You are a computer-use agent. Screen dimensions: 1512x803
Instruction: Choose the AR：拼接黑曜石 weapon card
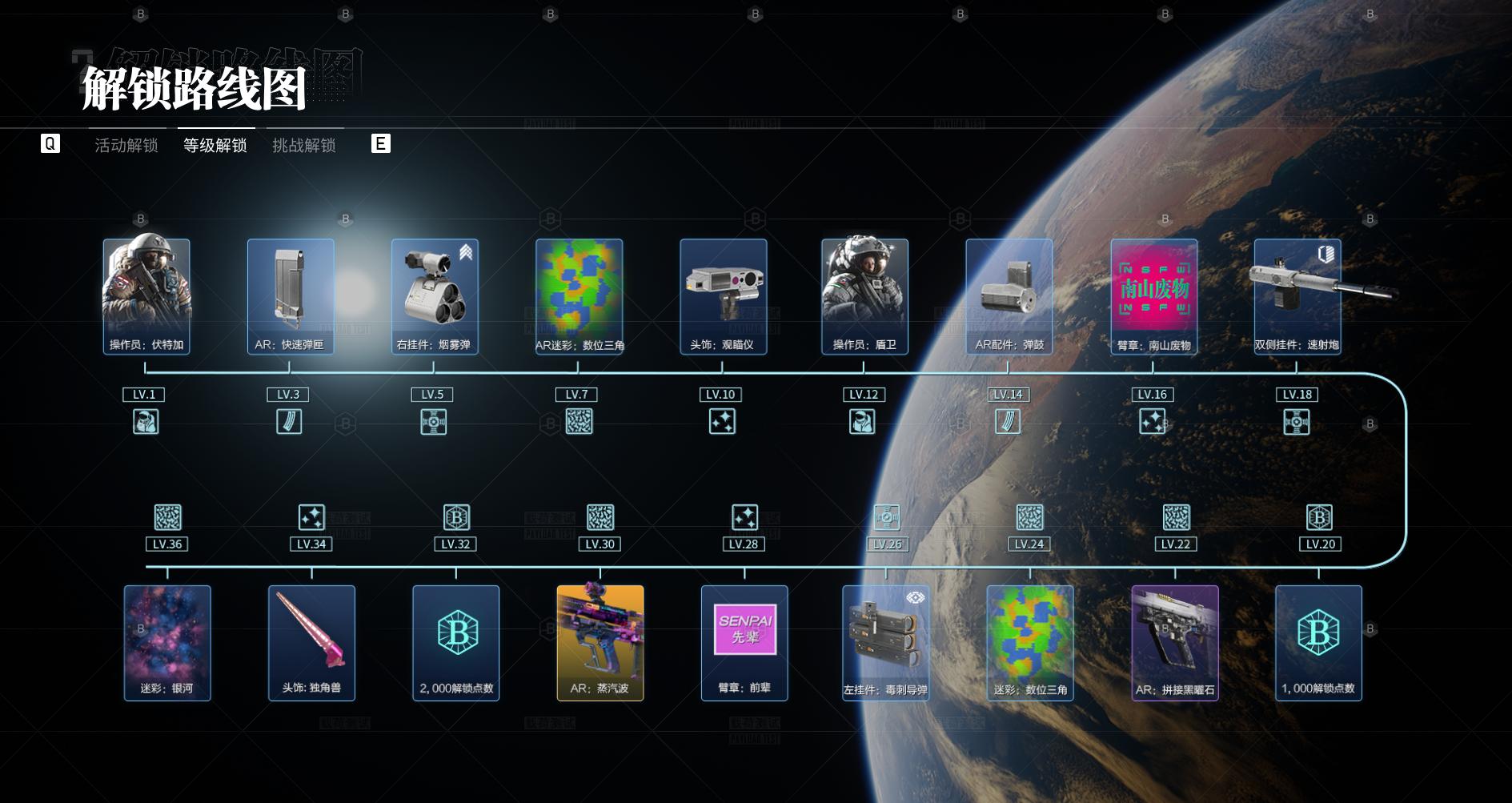(x=1175, y=643)
